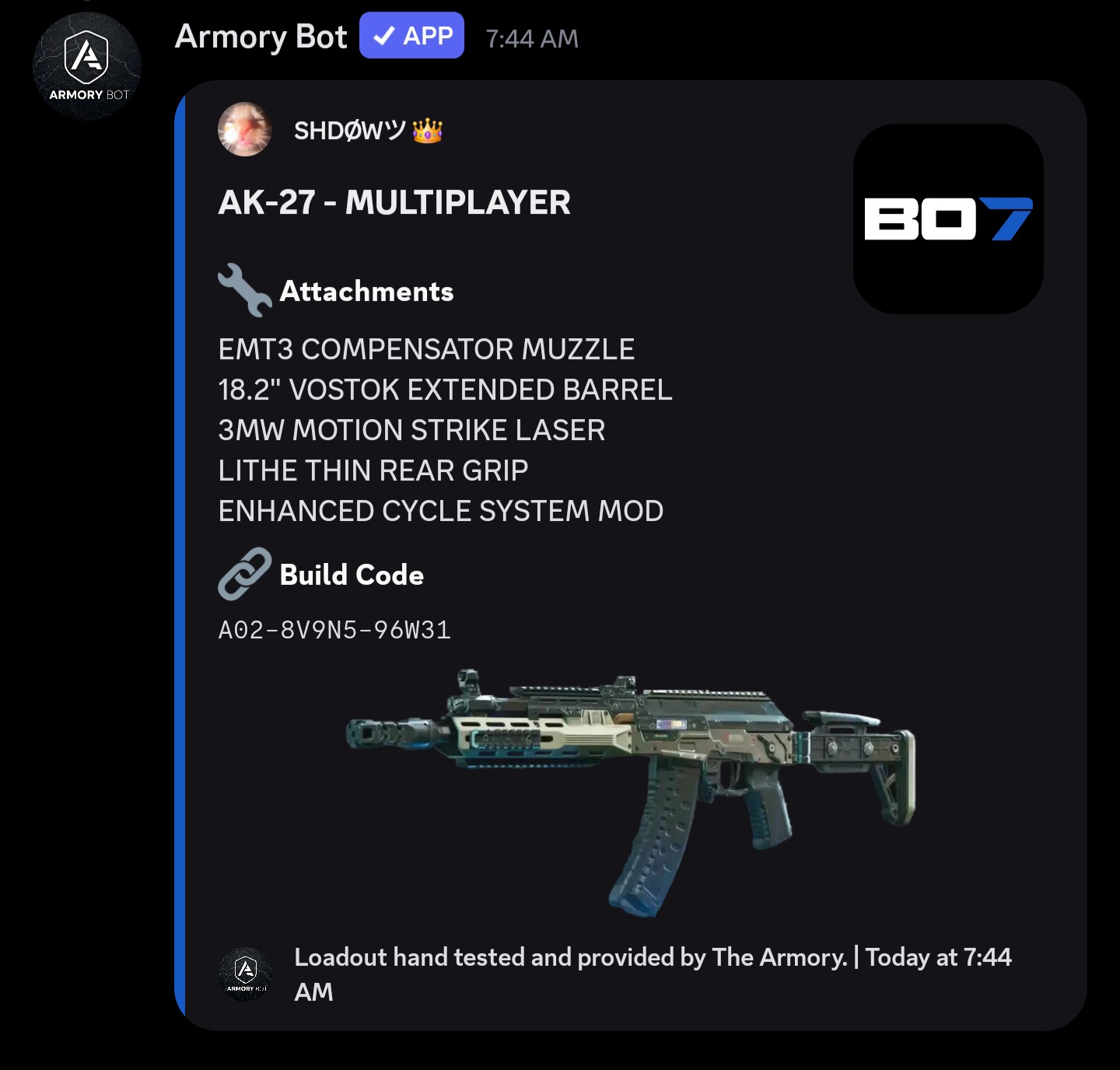Click the verified checkmark in the APP badge

381,34
